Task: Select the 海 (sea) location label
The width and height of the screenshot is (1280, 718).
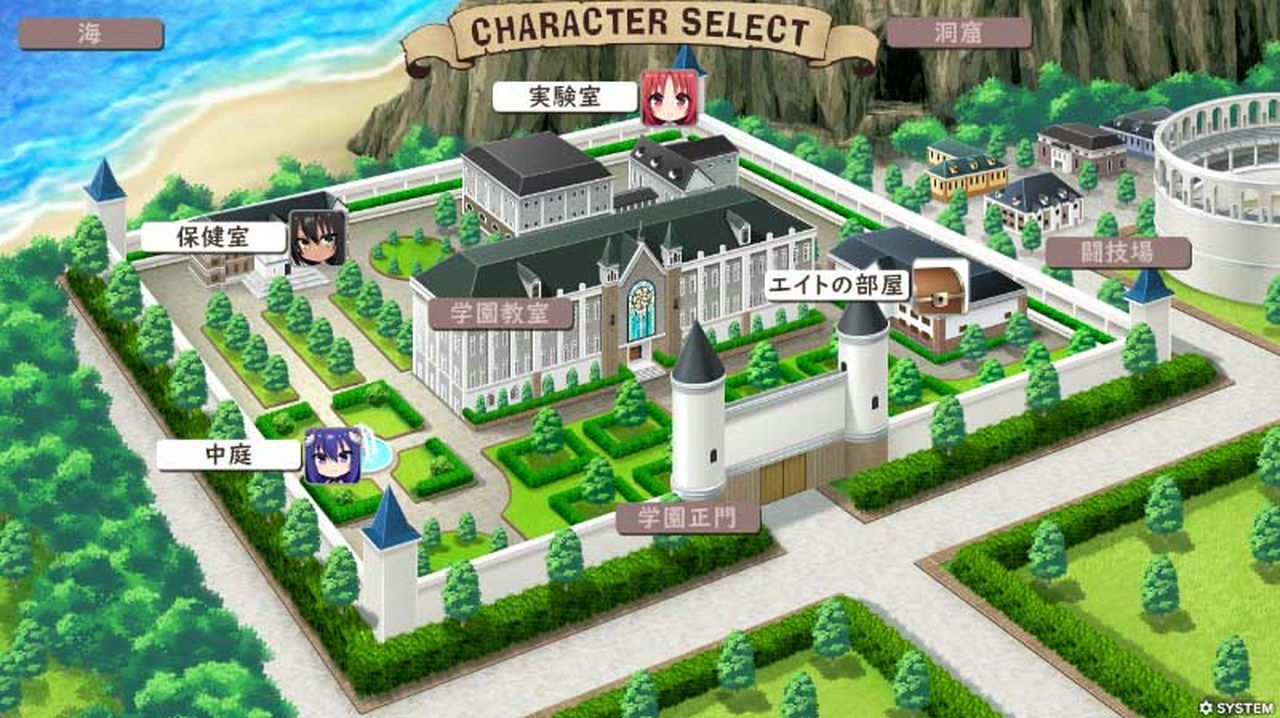Action: (90, 34)
